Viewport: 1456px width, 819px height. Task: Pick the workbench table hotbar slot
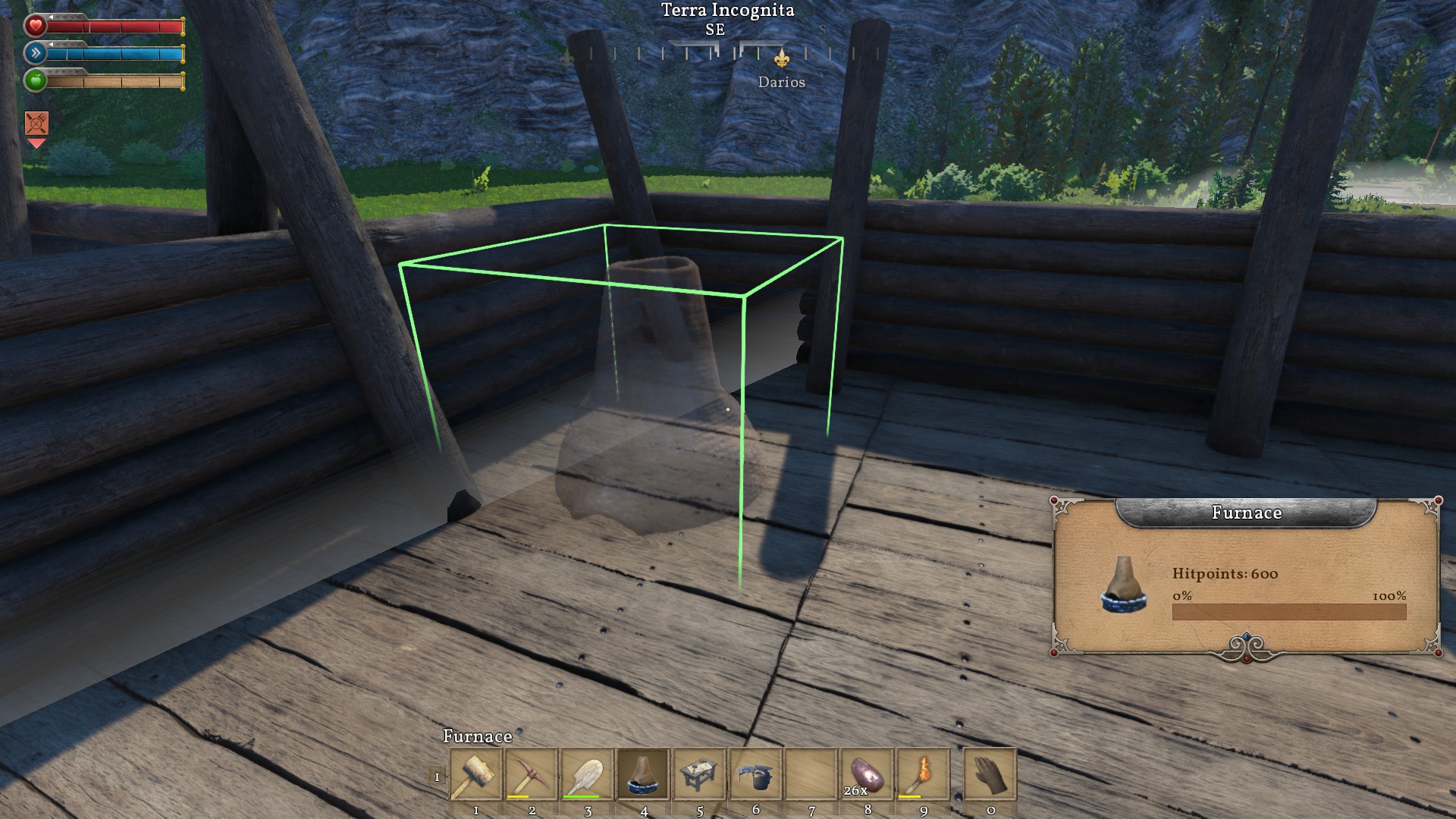pyautogui.click(x=699, y=774)
